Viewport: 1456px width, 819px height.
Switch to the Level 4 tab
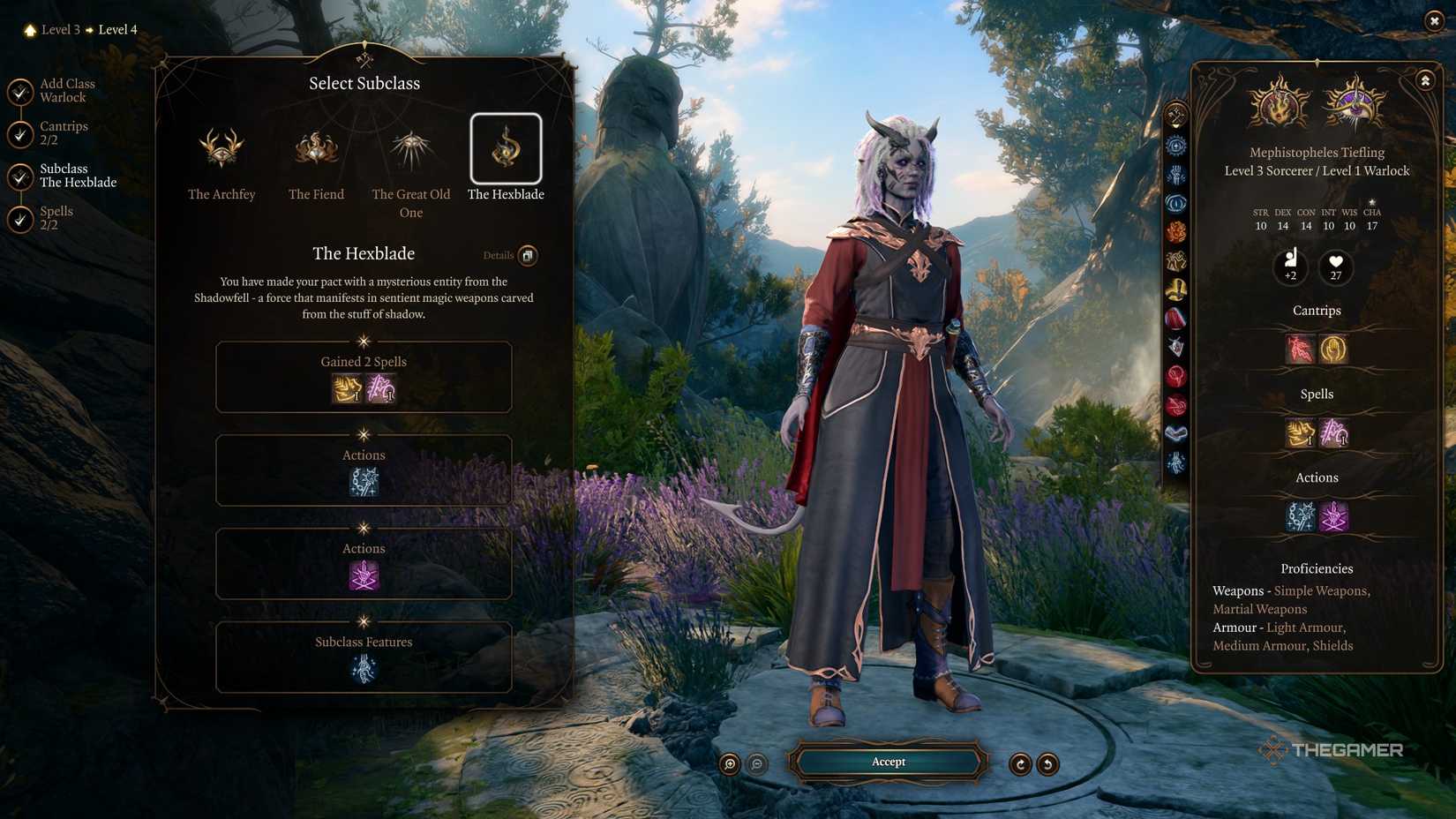point(117,29)
